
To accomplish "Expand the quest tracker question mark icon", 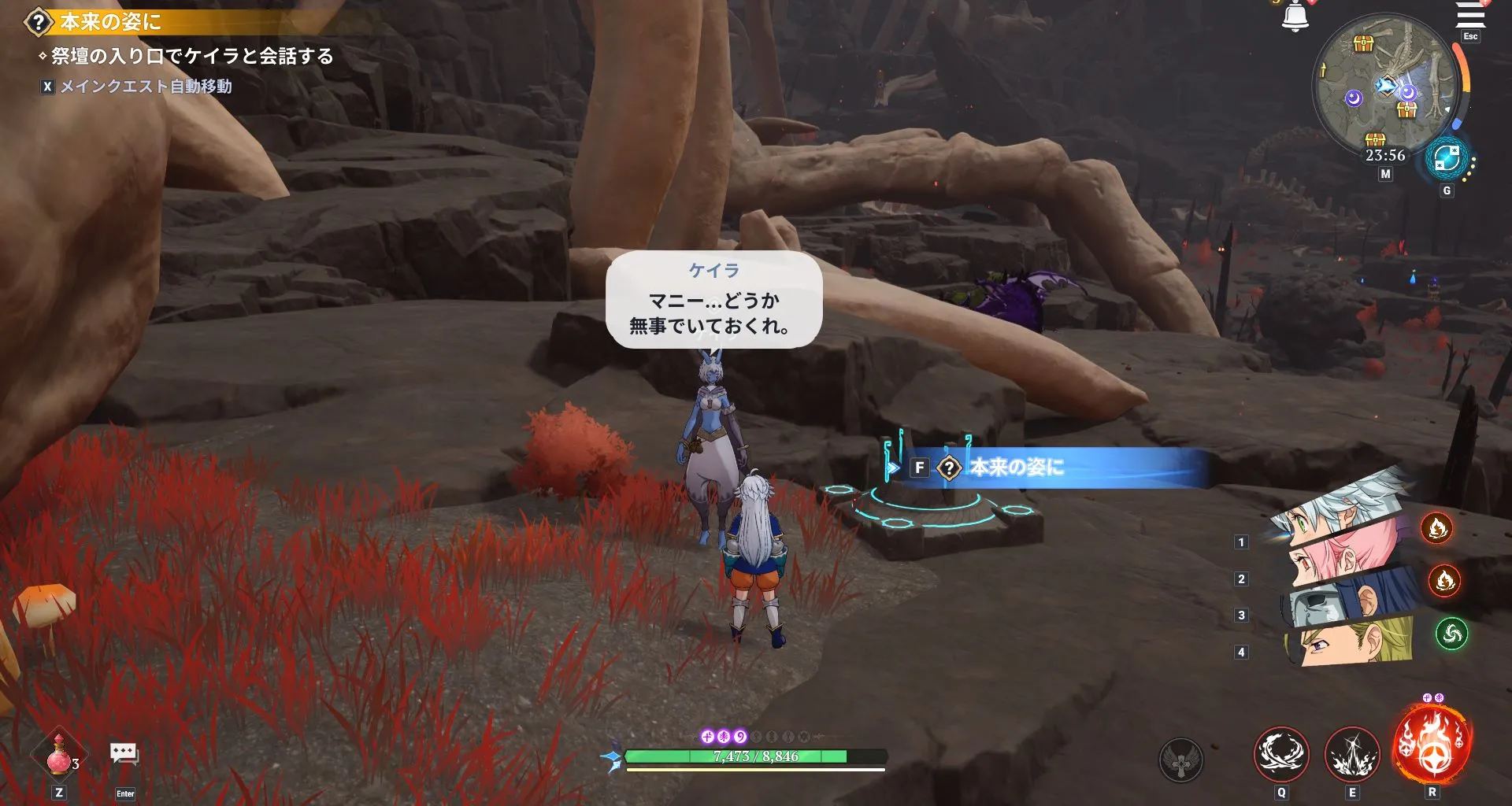I will coord(36,22).
